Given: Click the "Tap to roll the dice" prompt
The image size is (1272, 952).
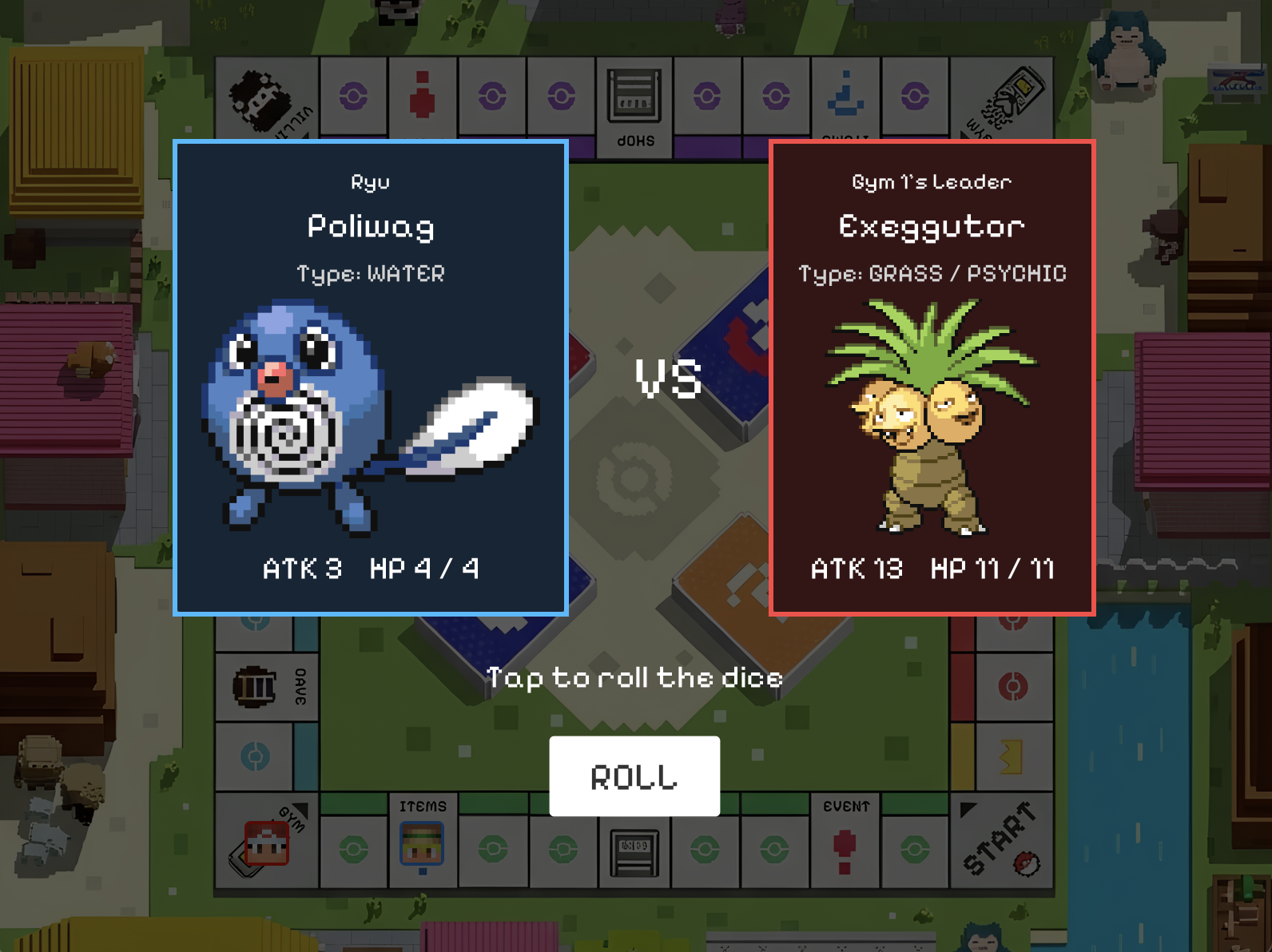Looking at the screenshot, I should click(x=635, y=678).
